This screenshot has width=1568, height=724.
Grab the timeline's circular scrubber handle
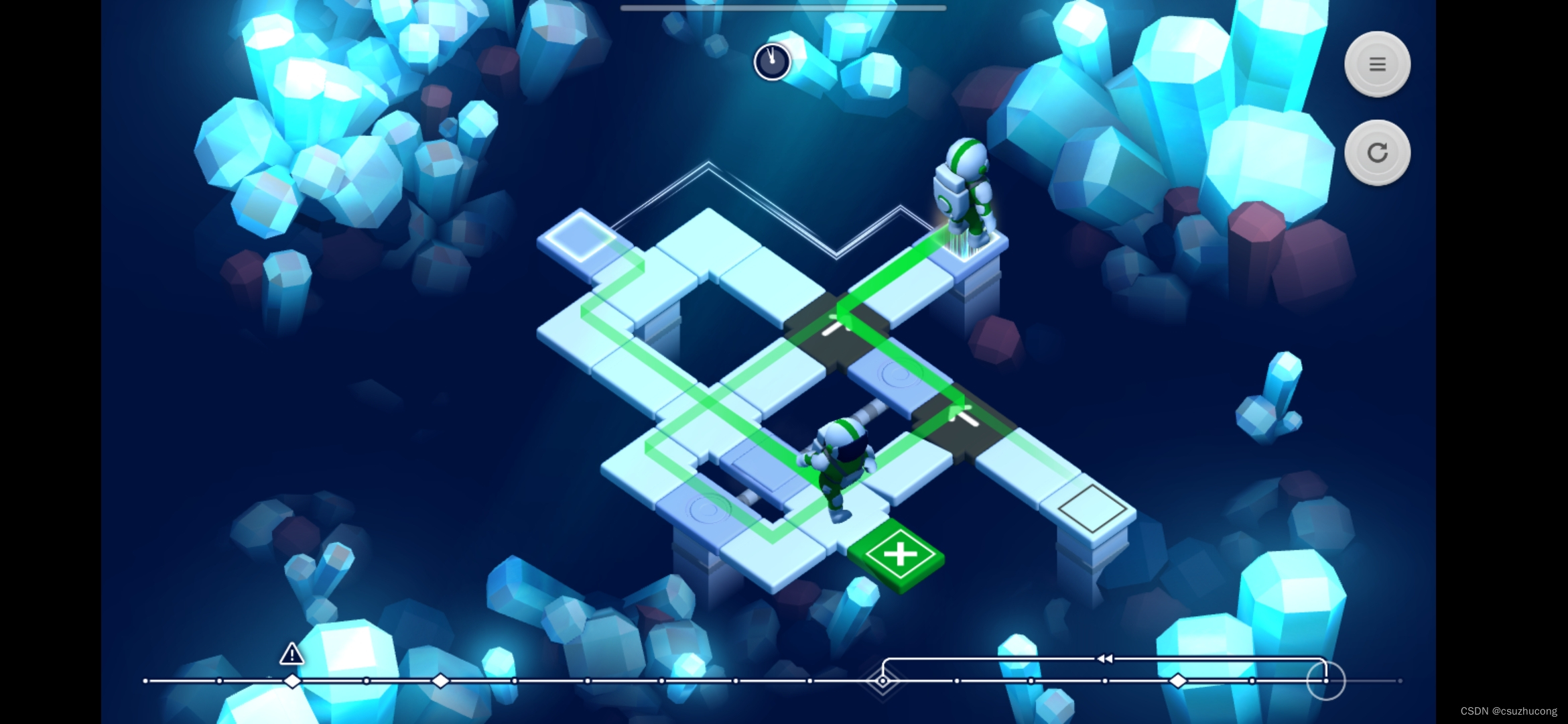(1325, 680)
